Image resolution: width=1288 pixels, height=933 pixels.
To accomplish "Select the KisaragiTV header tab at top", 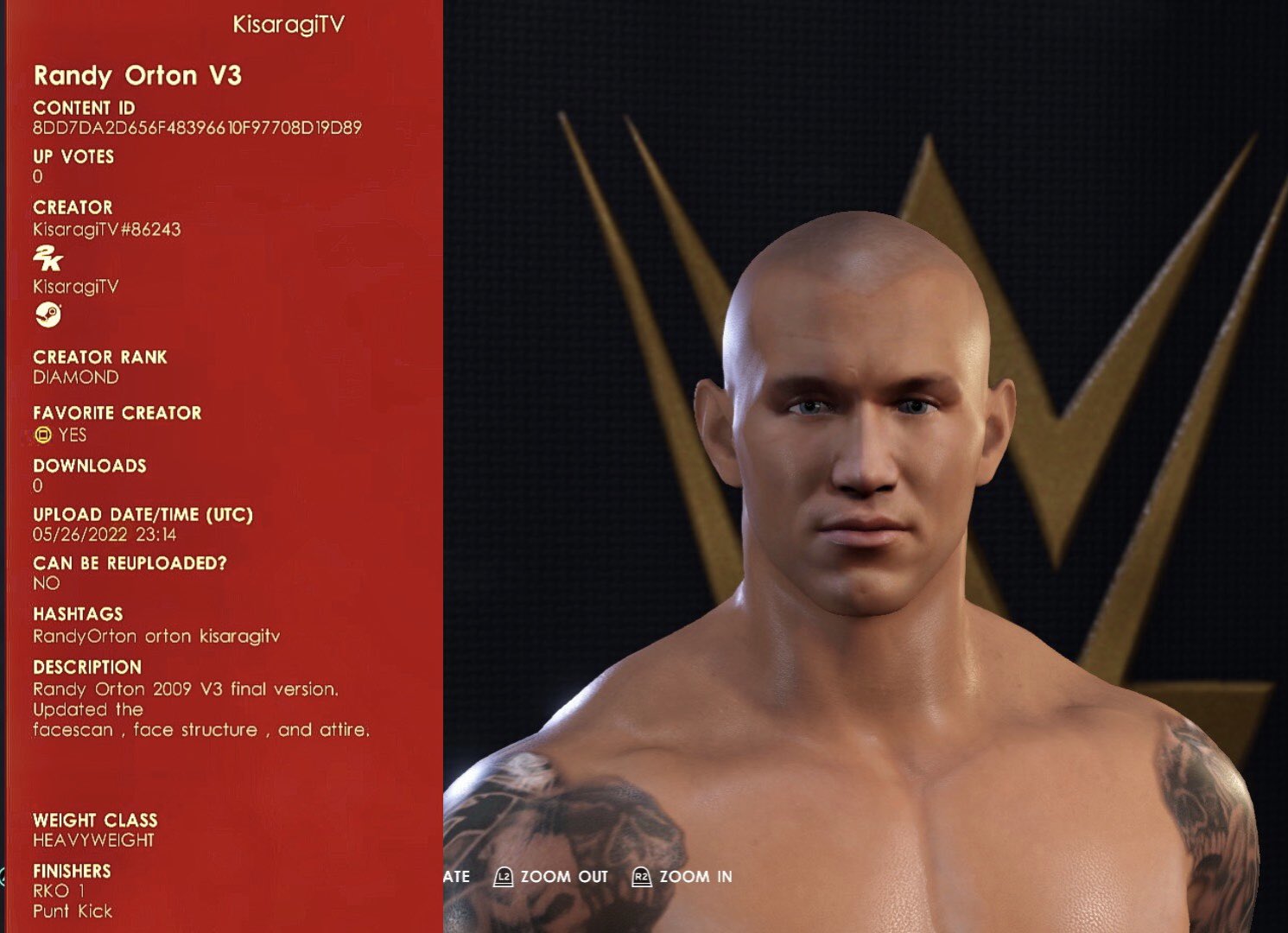I will (289, 24).
